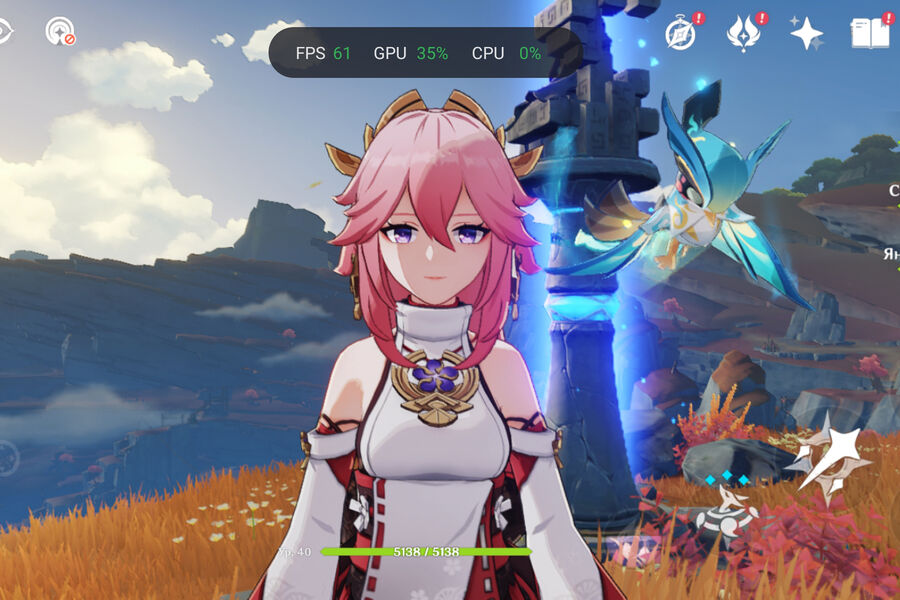Trigger the star-shaped attack button

pos(828,457)
